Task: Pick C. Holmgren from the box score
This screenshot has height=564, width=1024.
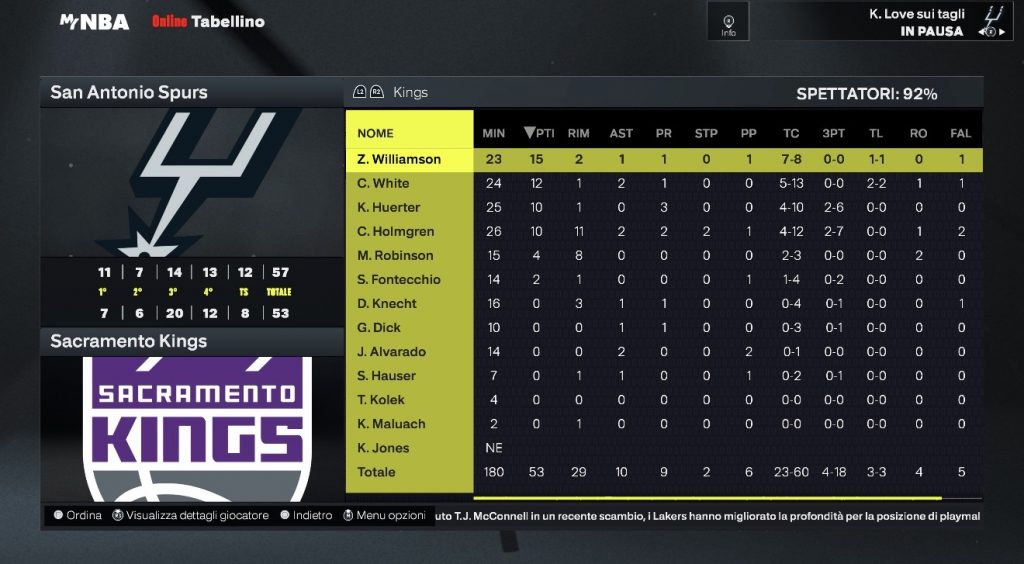Action: pyautogui.click(x=396, y=231)
